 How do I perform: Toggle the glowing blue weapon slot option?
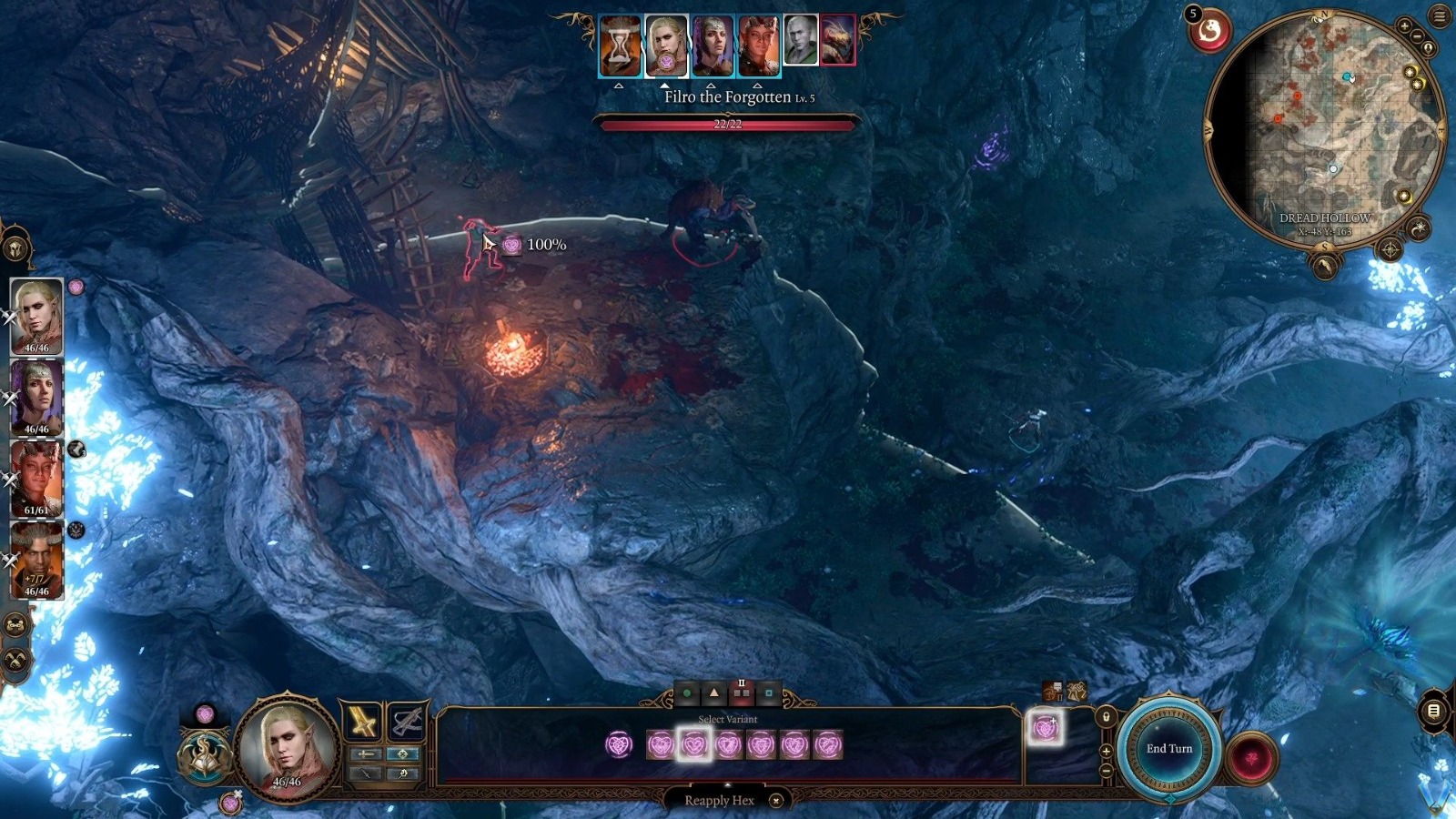tap(403, 754)
